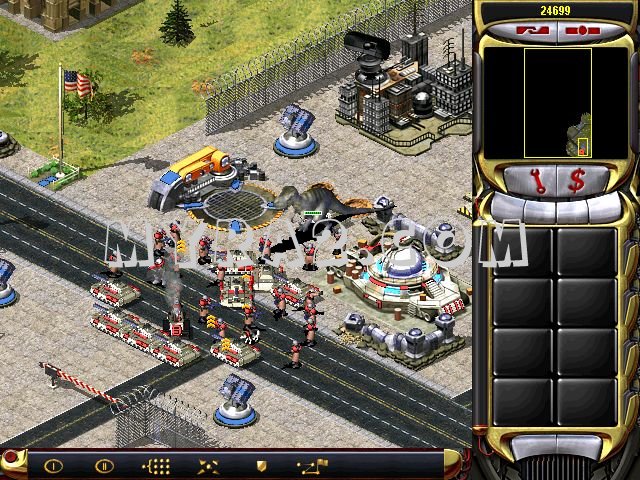Activate the shield guard command
640x480 pixels.
(261, 465)
